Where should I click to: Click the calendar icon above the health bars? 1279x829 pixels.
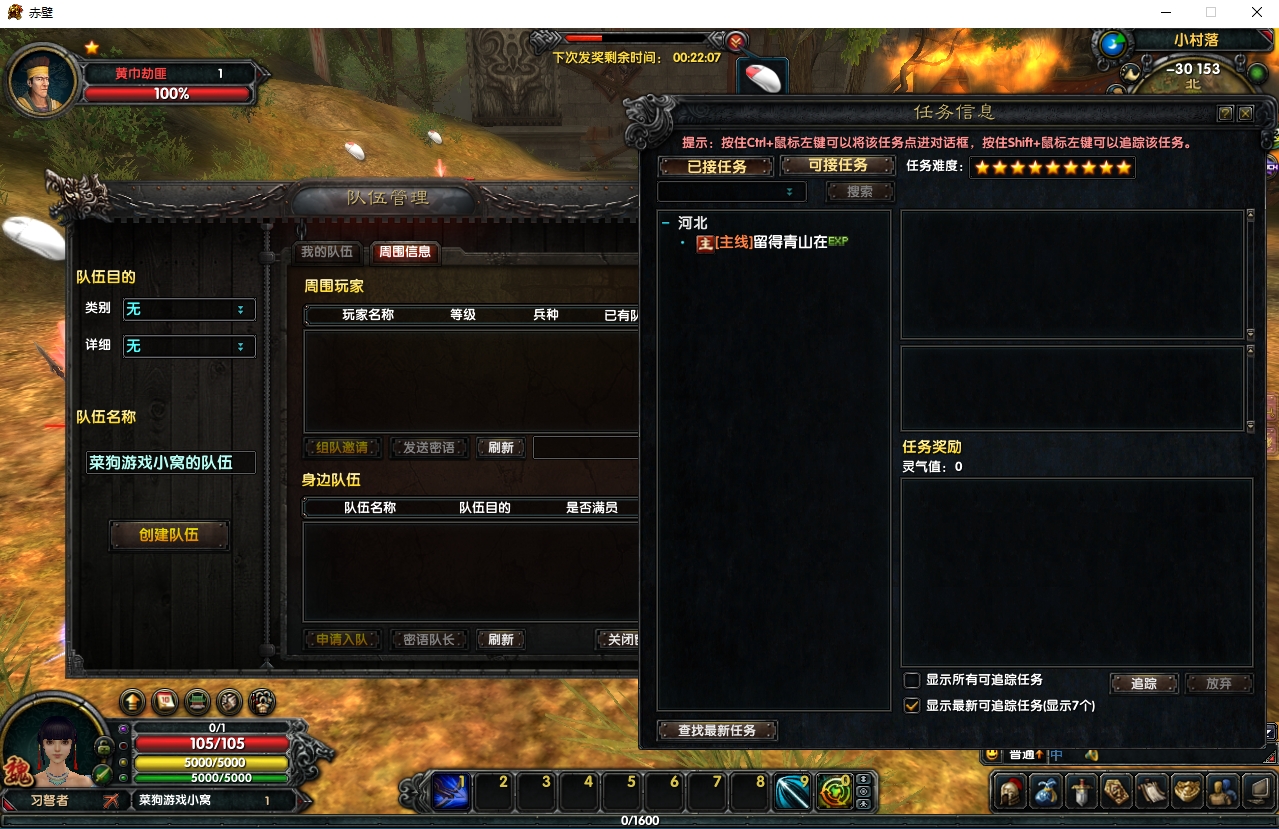[x=165, y=701]
